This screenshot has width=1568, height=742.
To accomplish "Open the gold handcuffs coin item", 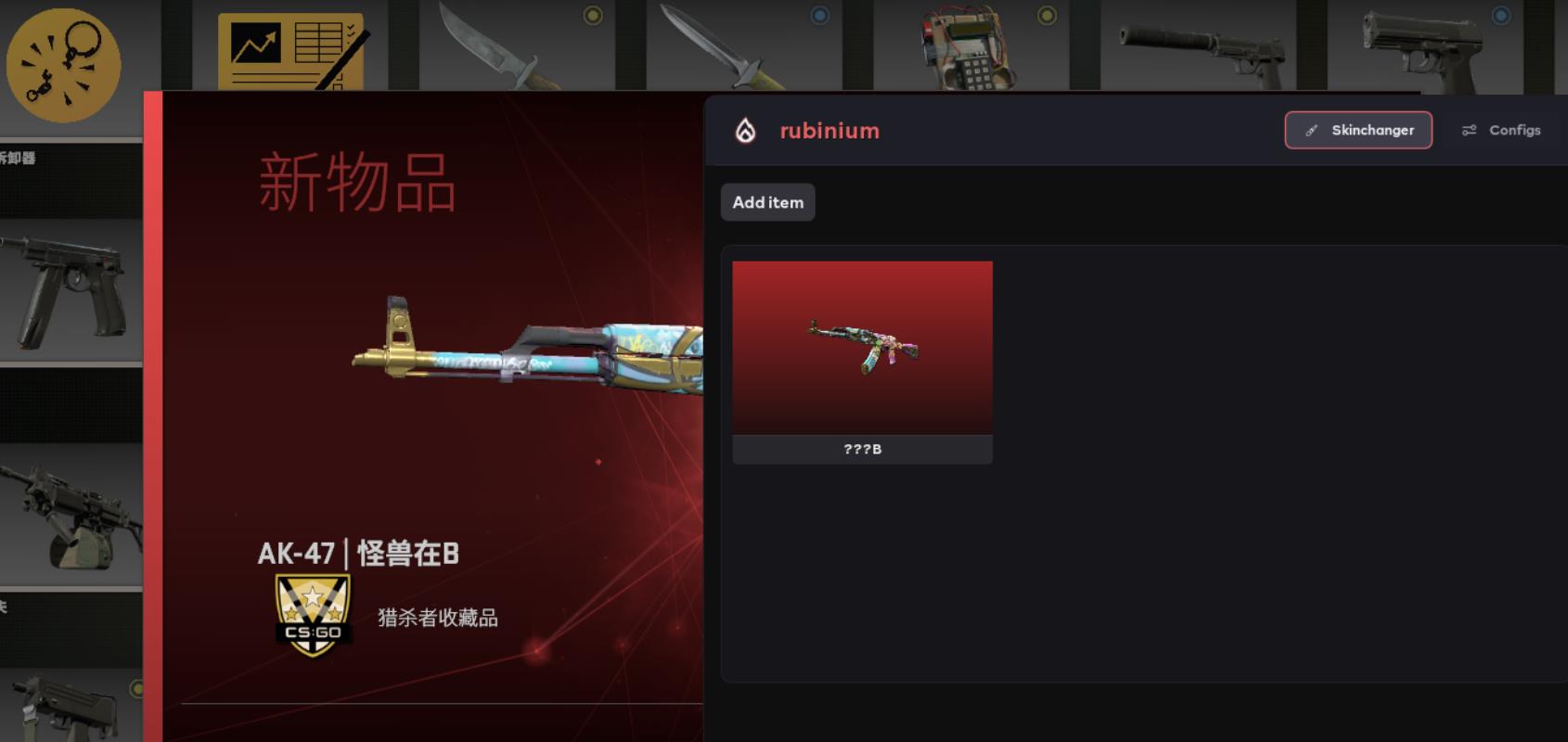I will pyautogui.click(x=63, y=65).
